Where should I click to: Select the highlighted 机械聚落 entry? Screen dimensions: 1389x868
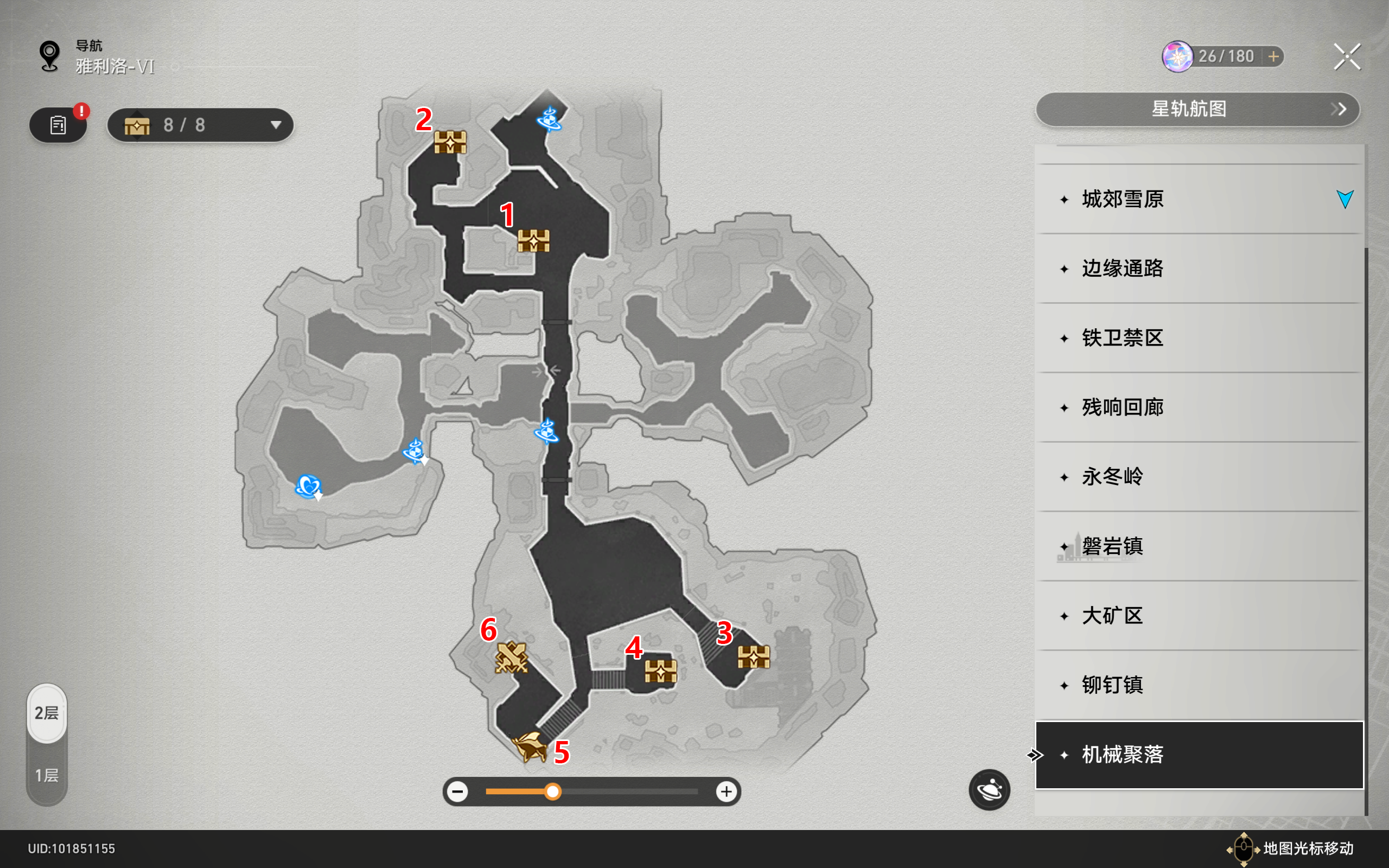(1199, 755)
